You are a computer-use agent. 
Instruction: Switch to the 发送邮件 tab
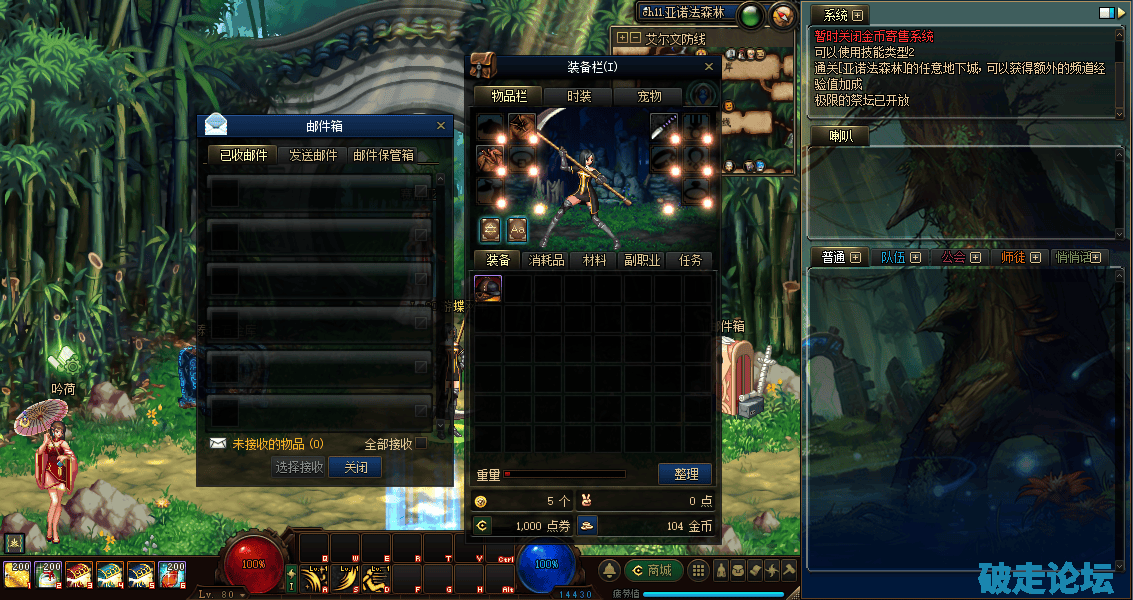coord(313,155)
